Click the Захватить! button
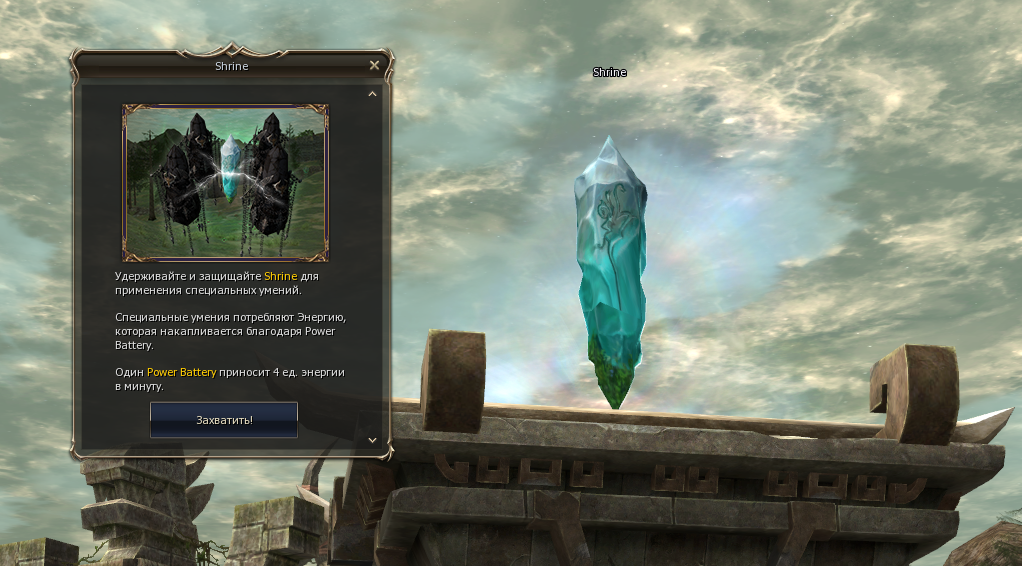The image size is (1022, 566). coord(224,420)
